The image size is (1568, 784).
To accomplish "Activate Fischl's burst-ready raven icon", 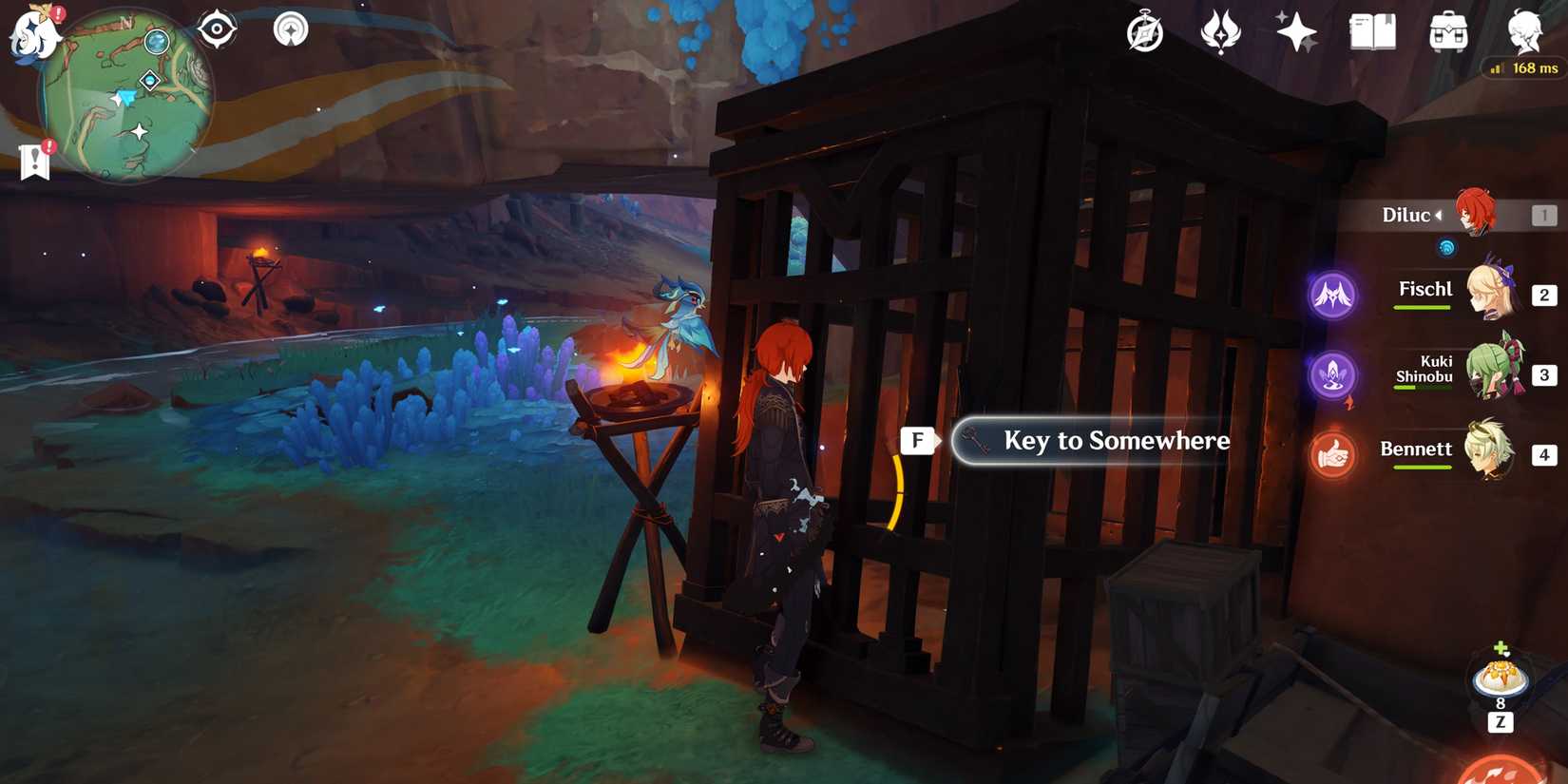I will pos(1333,295).
